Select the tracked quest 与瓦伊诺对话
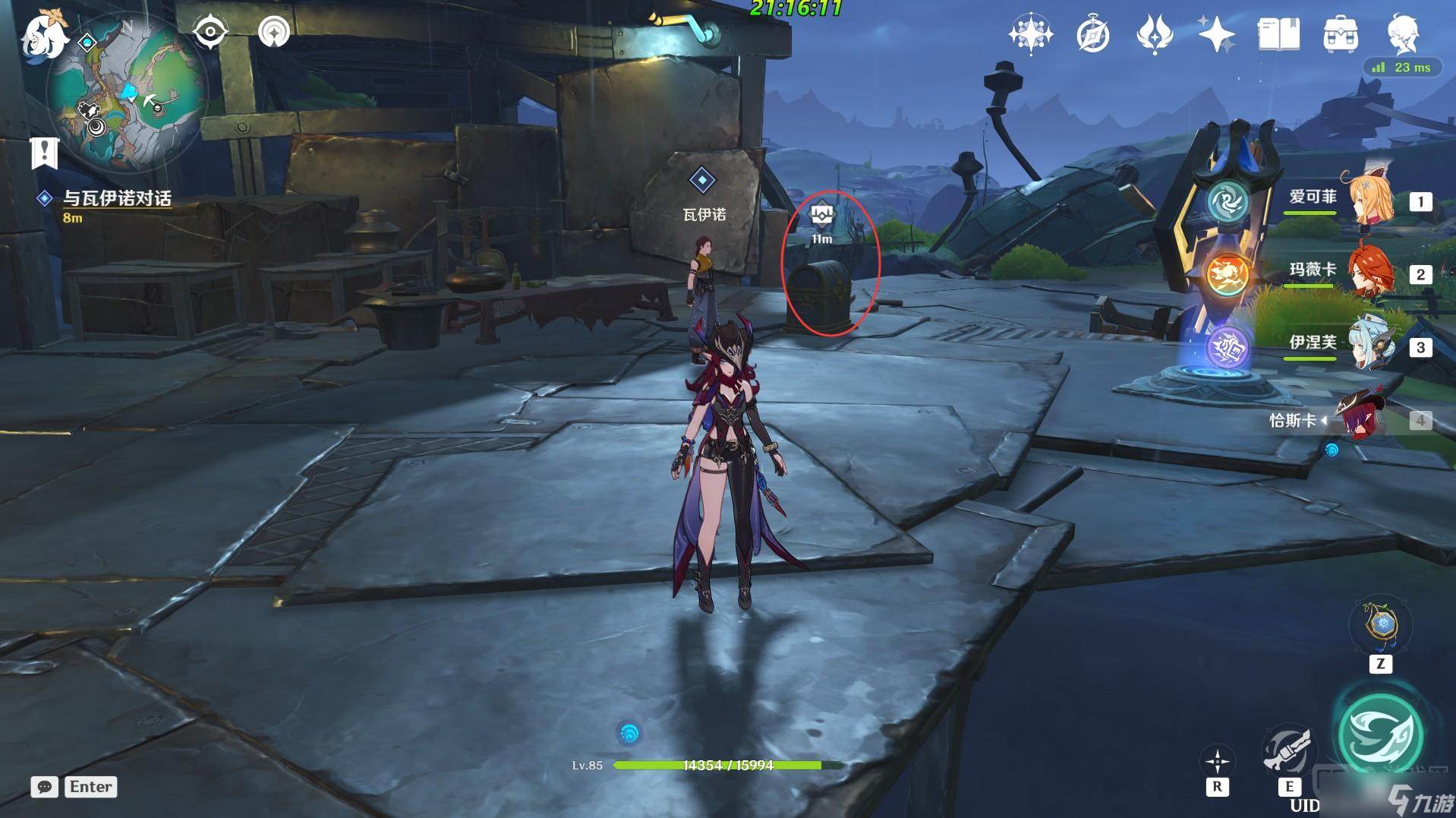The width and height of the screenshot is (1456, 818). pos(117,198)
